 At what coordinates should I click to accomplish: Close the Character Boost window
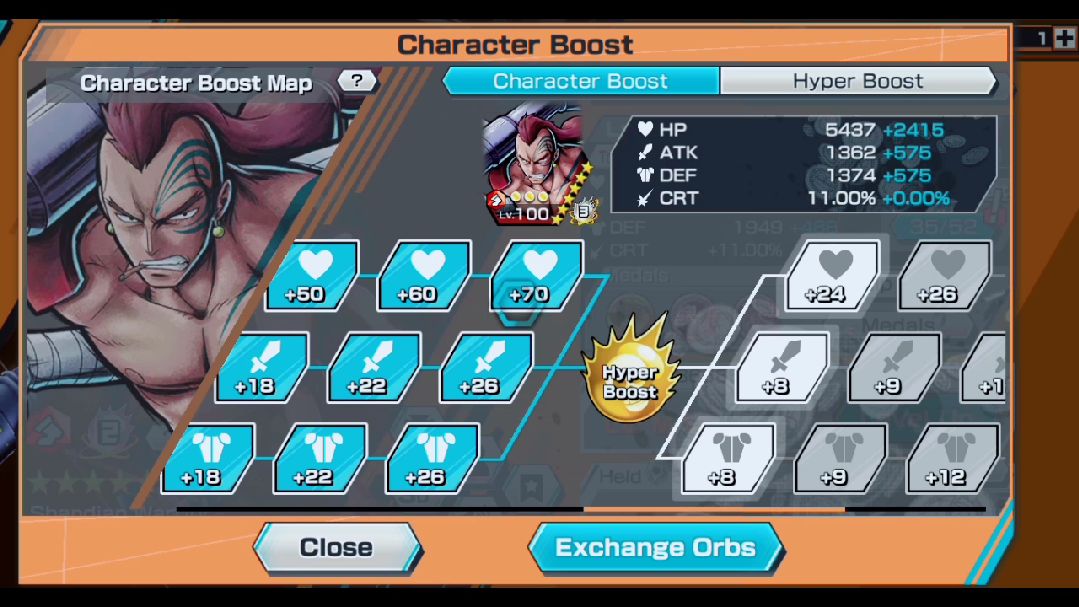coord(336,548)
